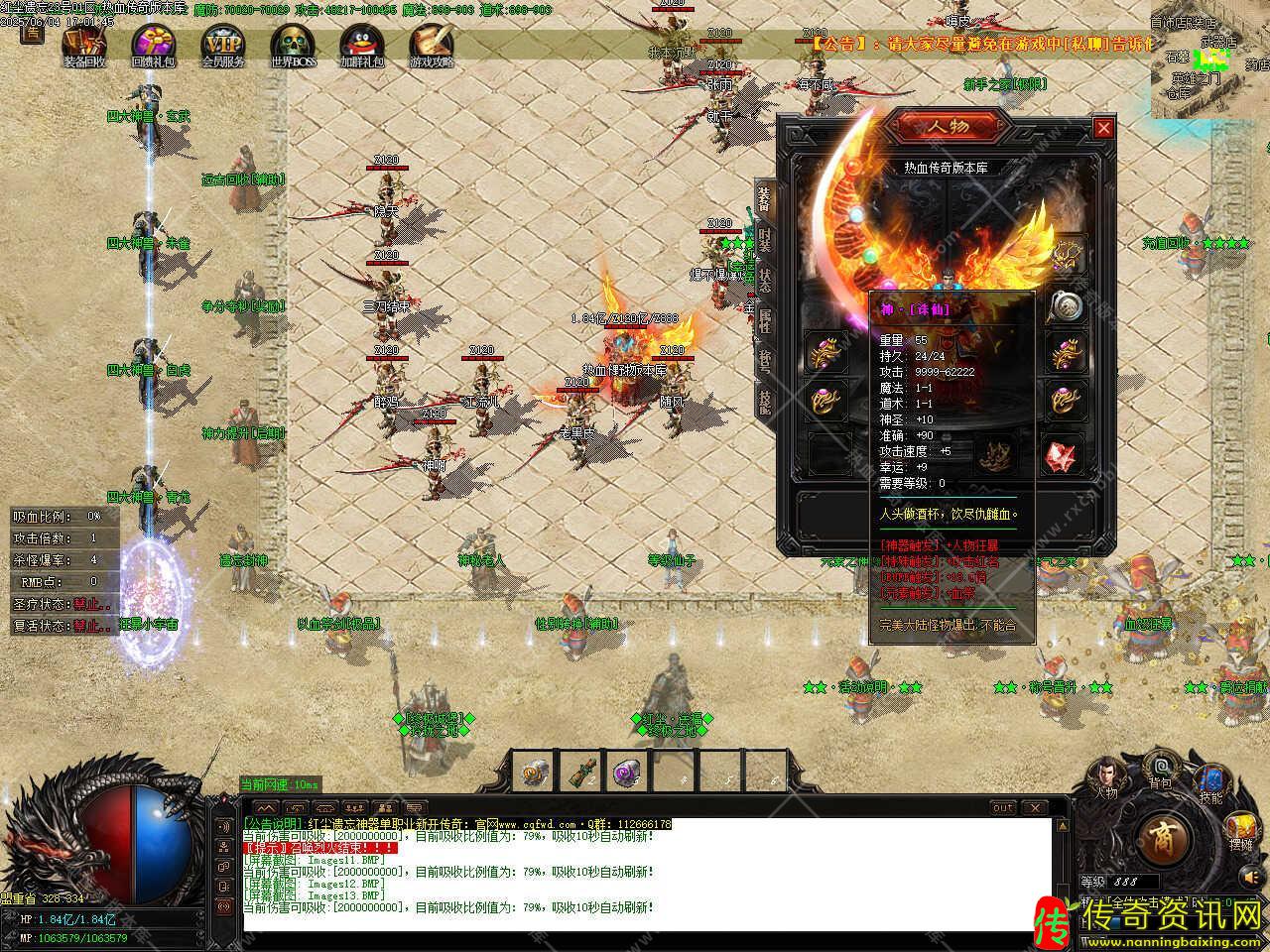1270x952 pixels.
Task: Click the out button on chat bar
Action: click(1004, 808)
